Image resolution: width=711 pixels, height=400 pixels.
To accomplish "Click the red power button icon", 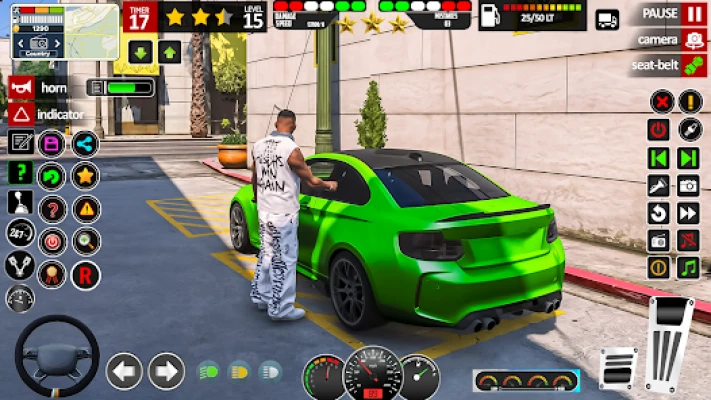I will (x=658, y=129).
